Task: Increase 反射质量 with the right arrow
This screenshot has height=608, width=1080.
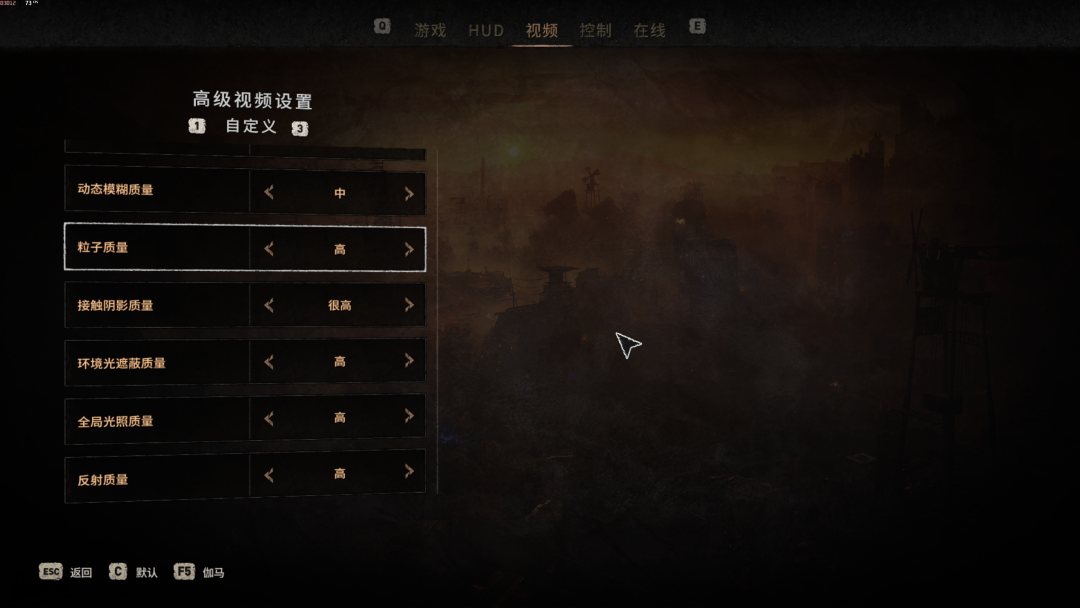Action: point(409,472)
